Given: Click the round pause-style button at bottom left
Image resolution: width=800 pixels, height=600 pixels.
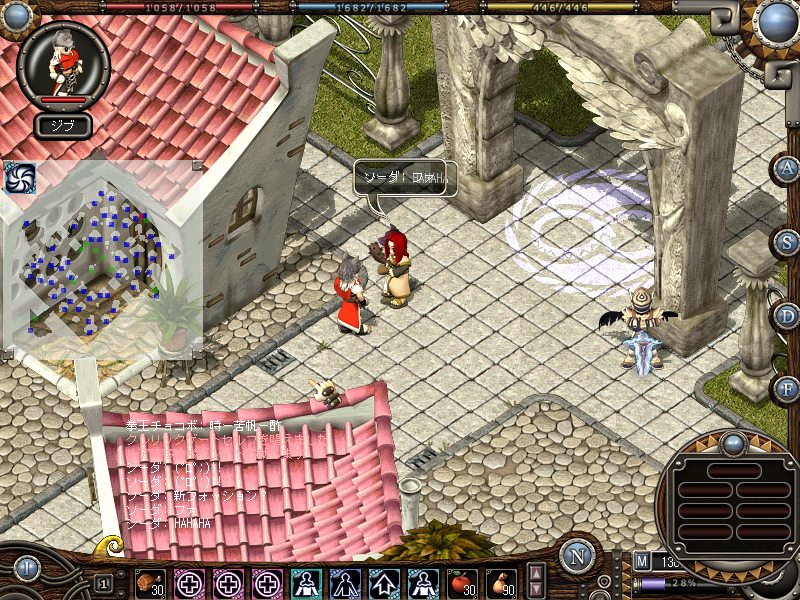Looking at the screenshot, I should pos(25,569).
